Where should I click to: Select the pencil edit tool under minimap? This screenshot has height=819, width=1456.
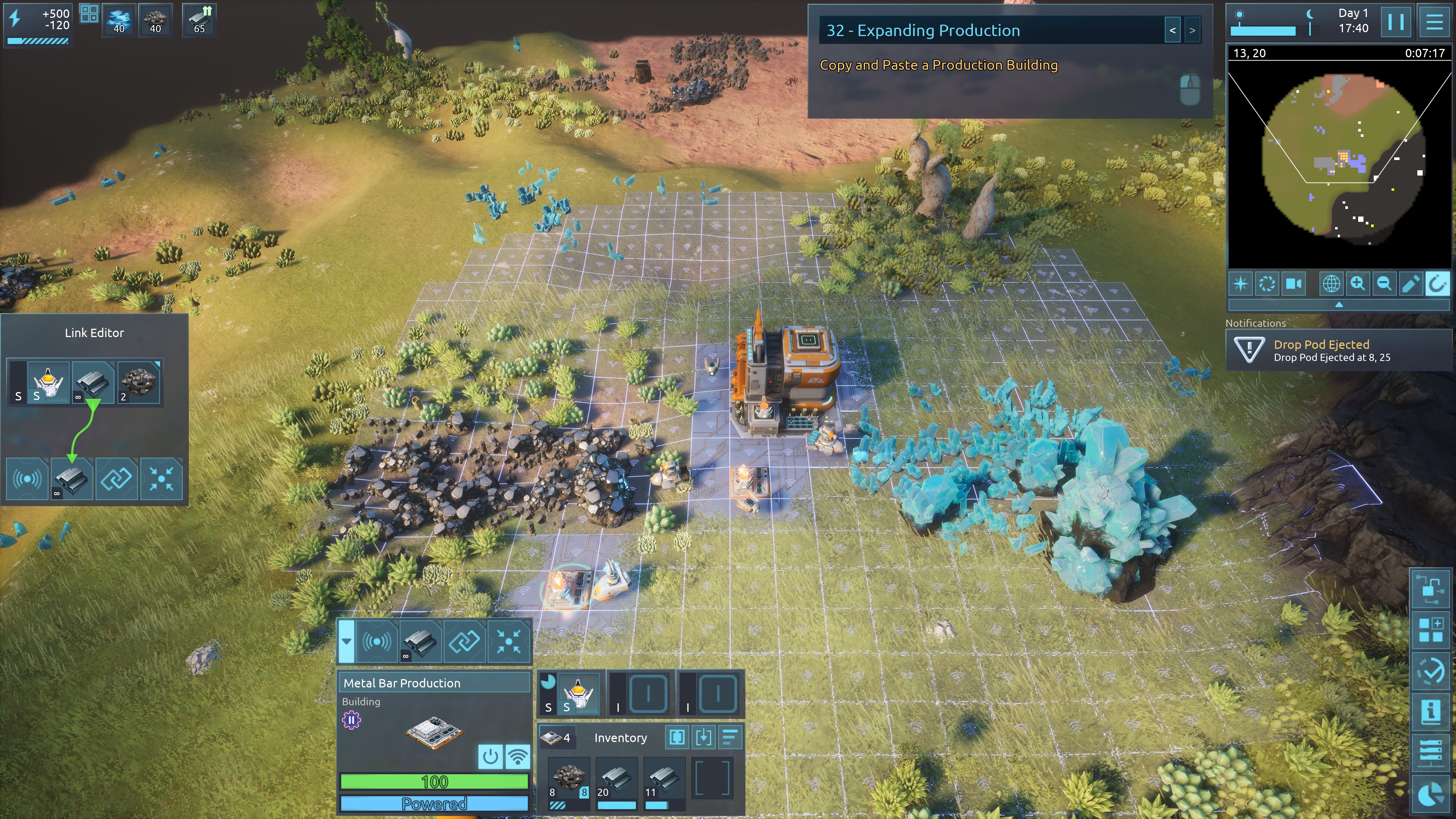click(1410, 283)
